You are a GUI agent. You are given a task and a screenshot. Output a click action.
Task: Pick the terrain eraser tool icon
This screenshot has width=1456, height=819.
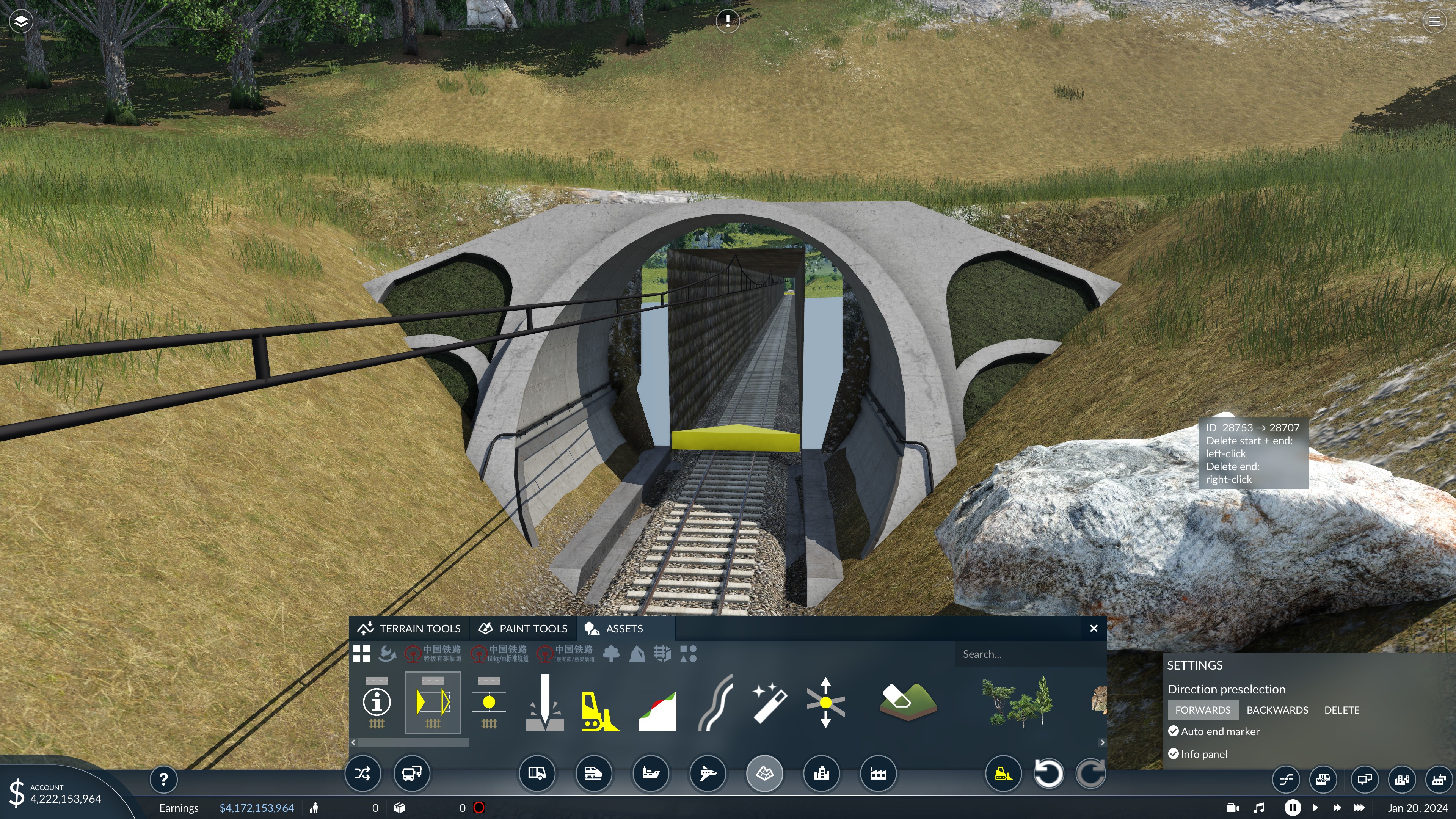pos(908,703)
